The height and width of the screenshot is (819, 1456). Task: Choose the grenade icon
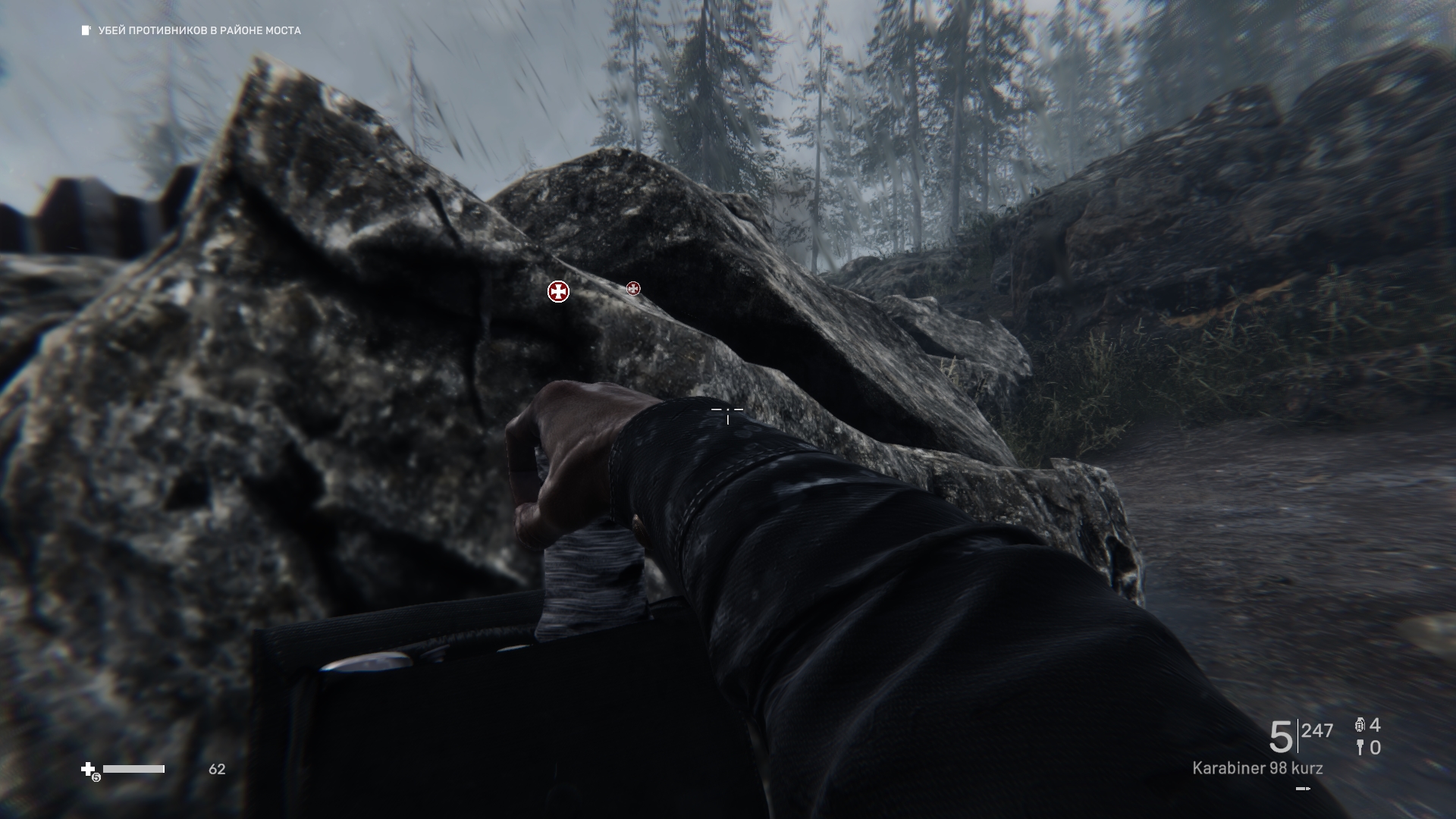[x=1360, y=726]
